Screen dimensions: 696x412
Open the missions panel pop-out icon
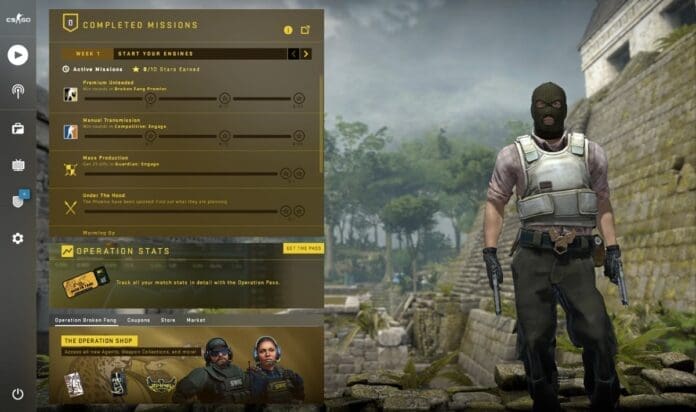(x=305, y=30)
